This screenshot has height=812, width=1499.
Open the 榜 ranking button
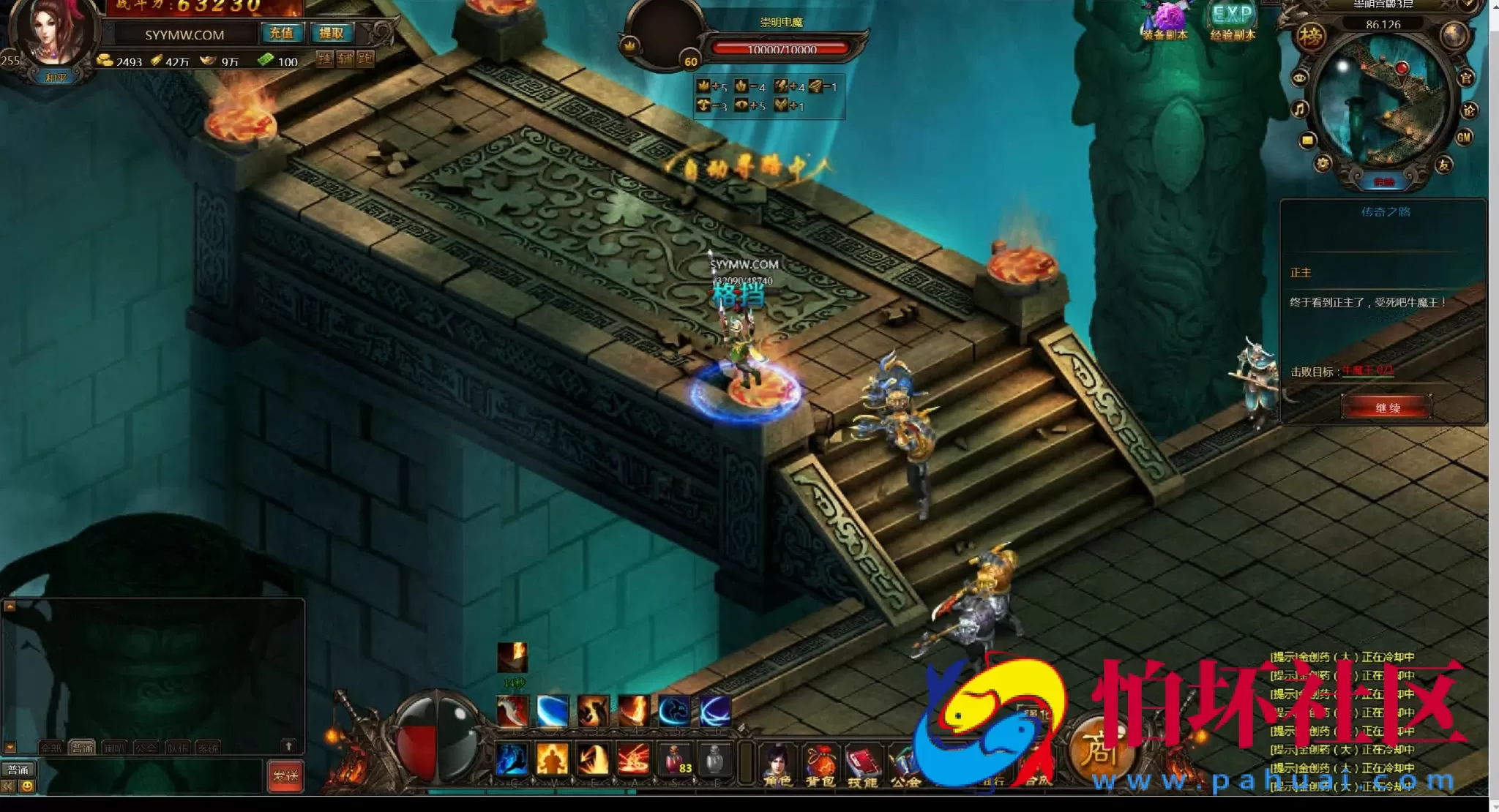[1311, 37]
